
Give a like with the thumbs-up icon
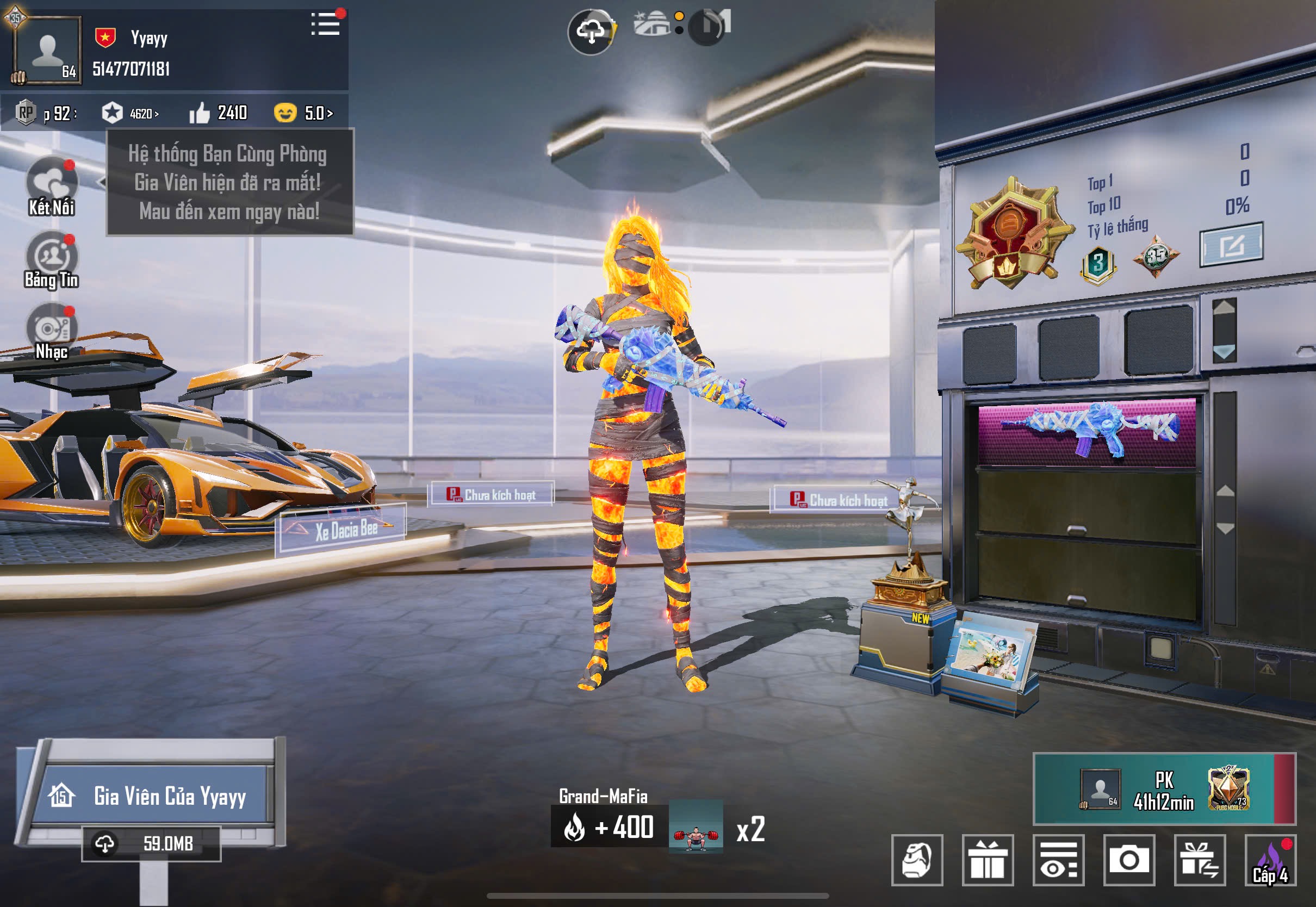[x=200, y=113]
